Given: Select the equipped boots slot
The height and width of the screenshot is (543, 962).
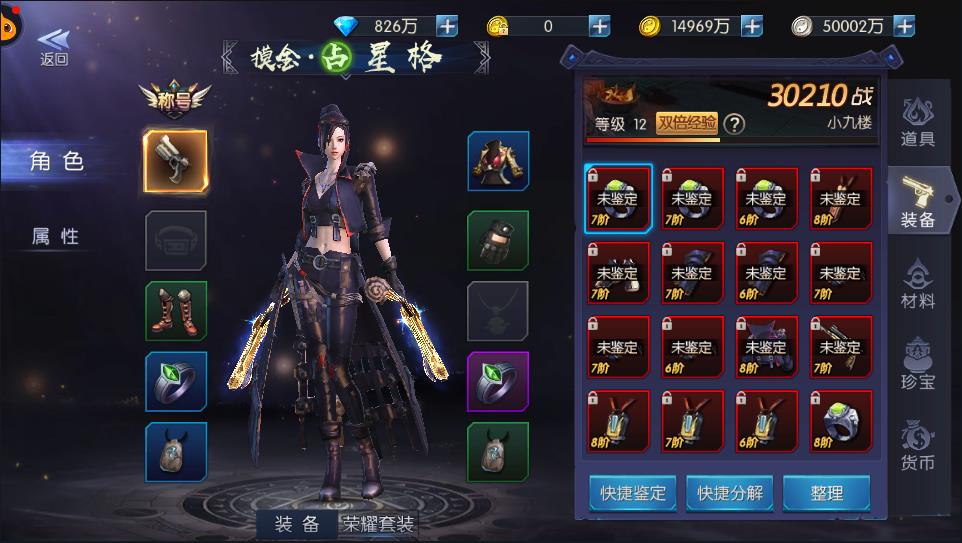Looking at the screenshot, I should [176, 311].
